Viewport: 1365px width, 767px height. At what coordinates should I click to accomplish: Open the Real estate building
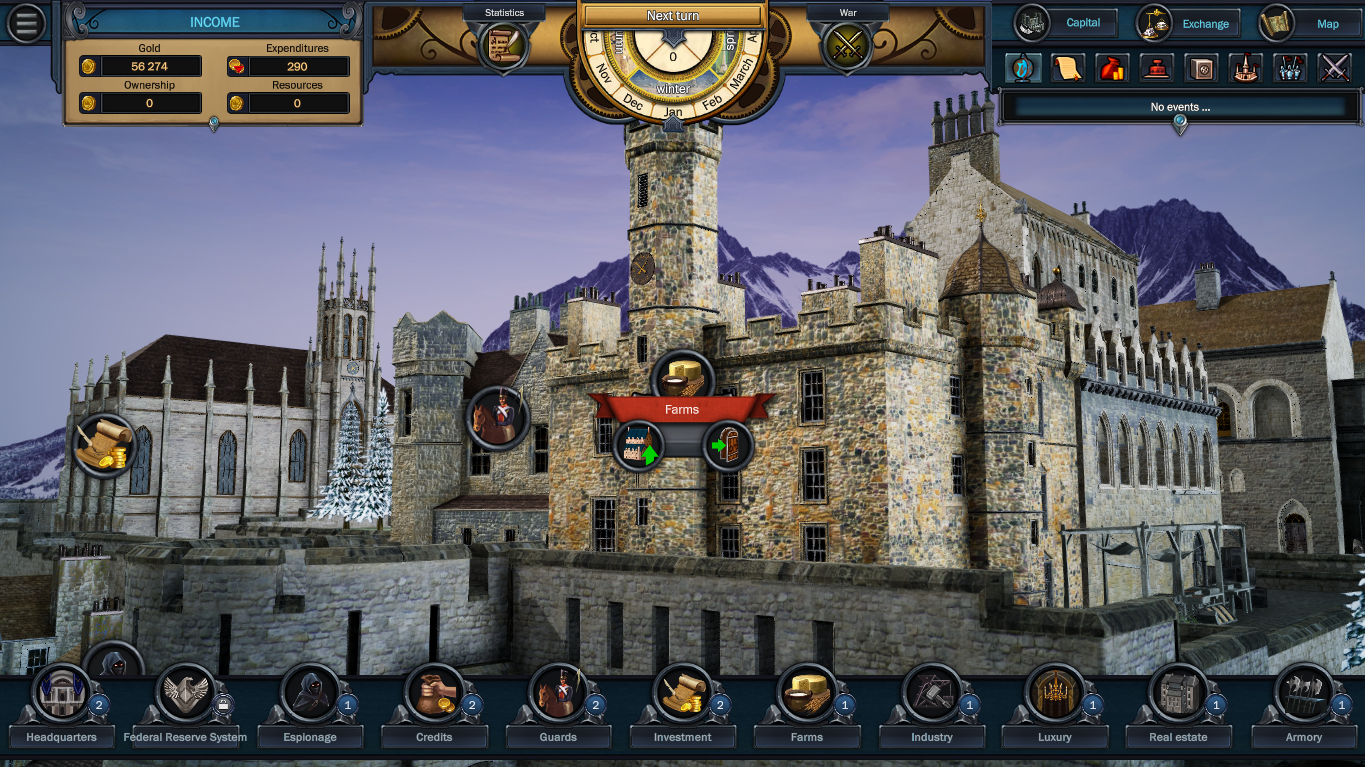[x=1179, y=693]
